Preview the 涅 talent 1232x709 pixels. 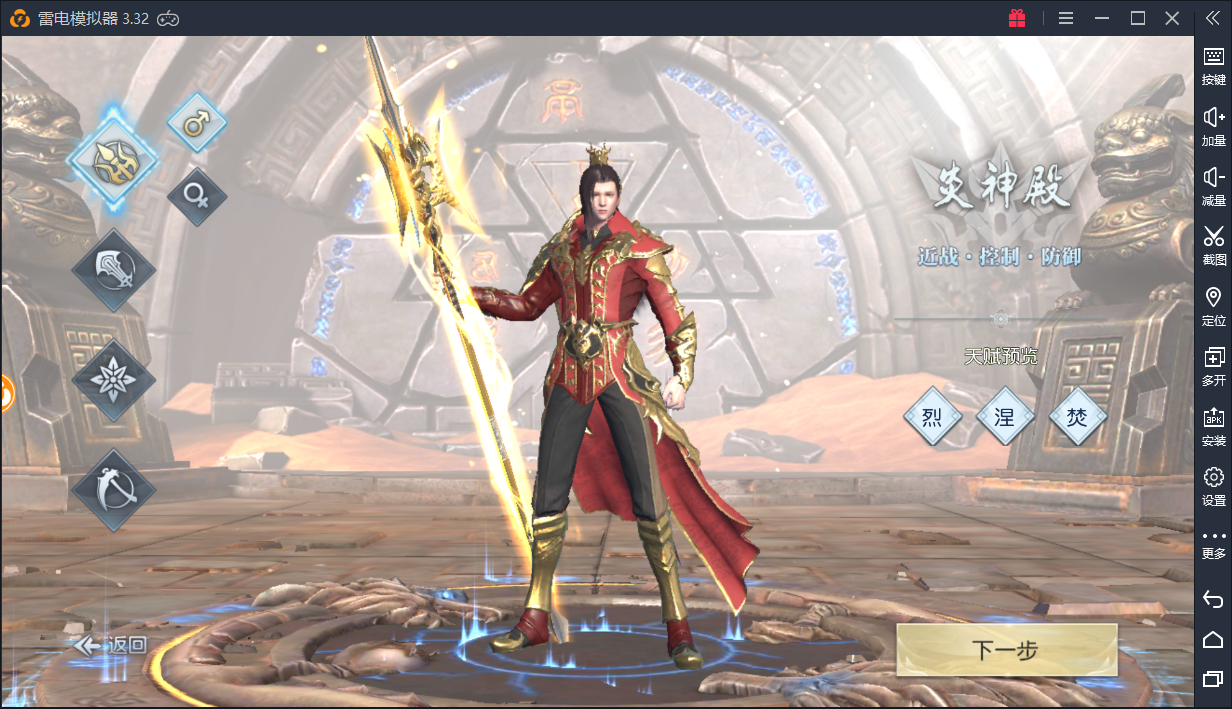[x=1004, y=417]
